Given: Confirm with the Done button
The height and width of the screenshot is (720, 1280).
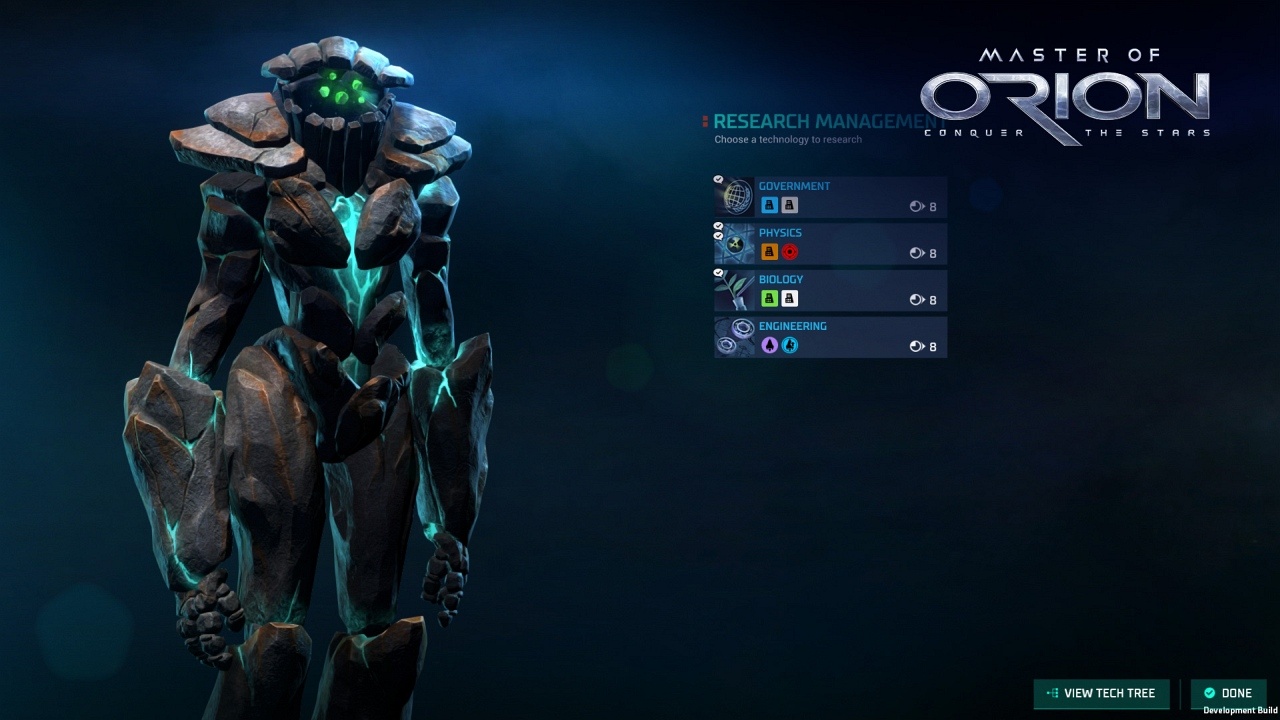Looking at the screenshot, I should [x=1228, y=693].
